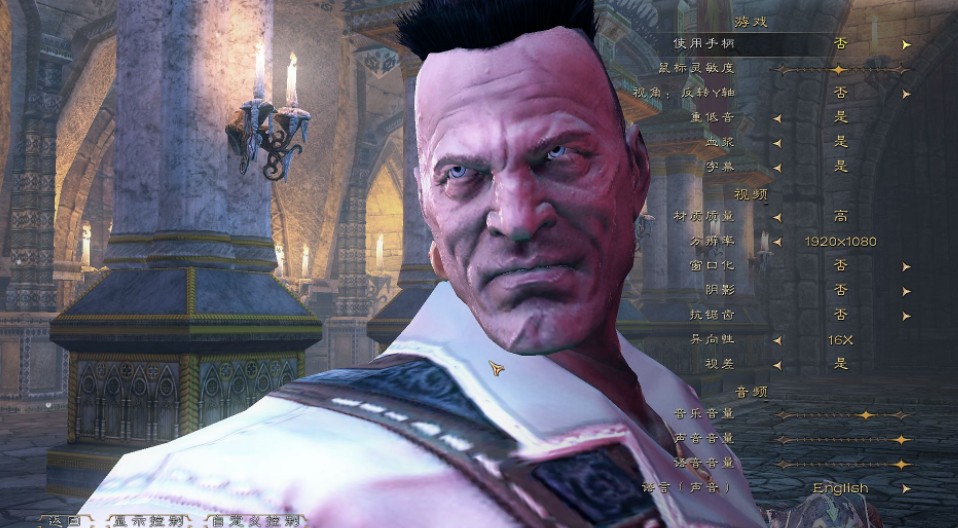Click the right arrow for 语言（声音） English
This screenshot has width=958, height=528.
click(x=906, y=488)
